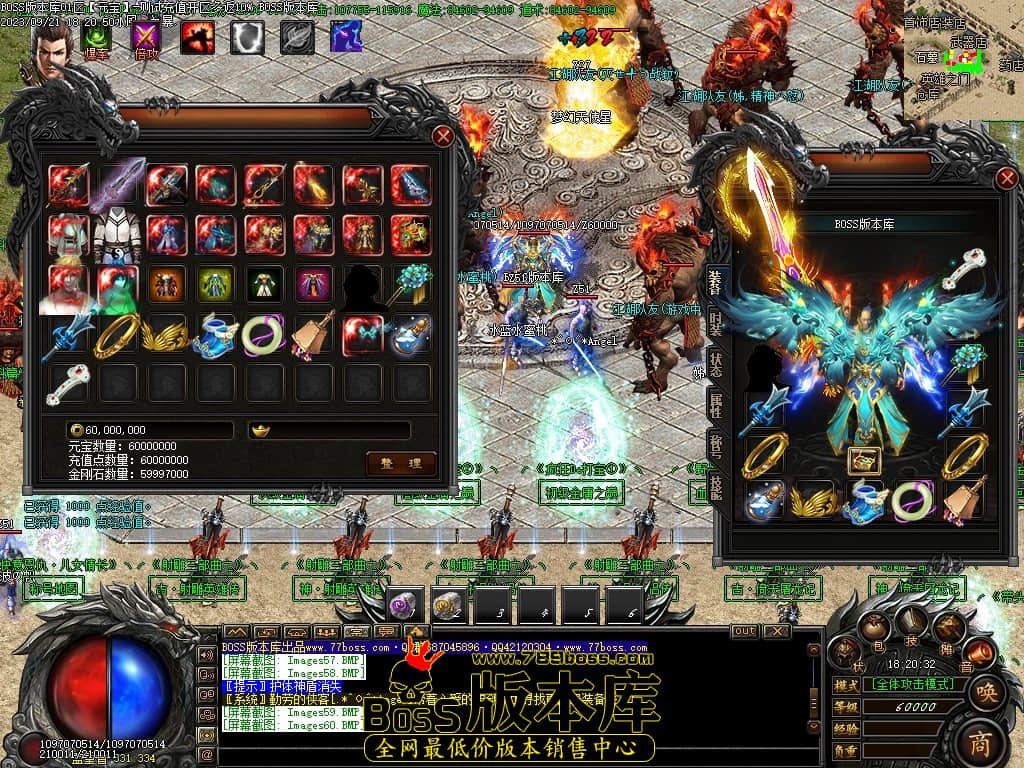Close the inventory bag window

coord(443,137)
